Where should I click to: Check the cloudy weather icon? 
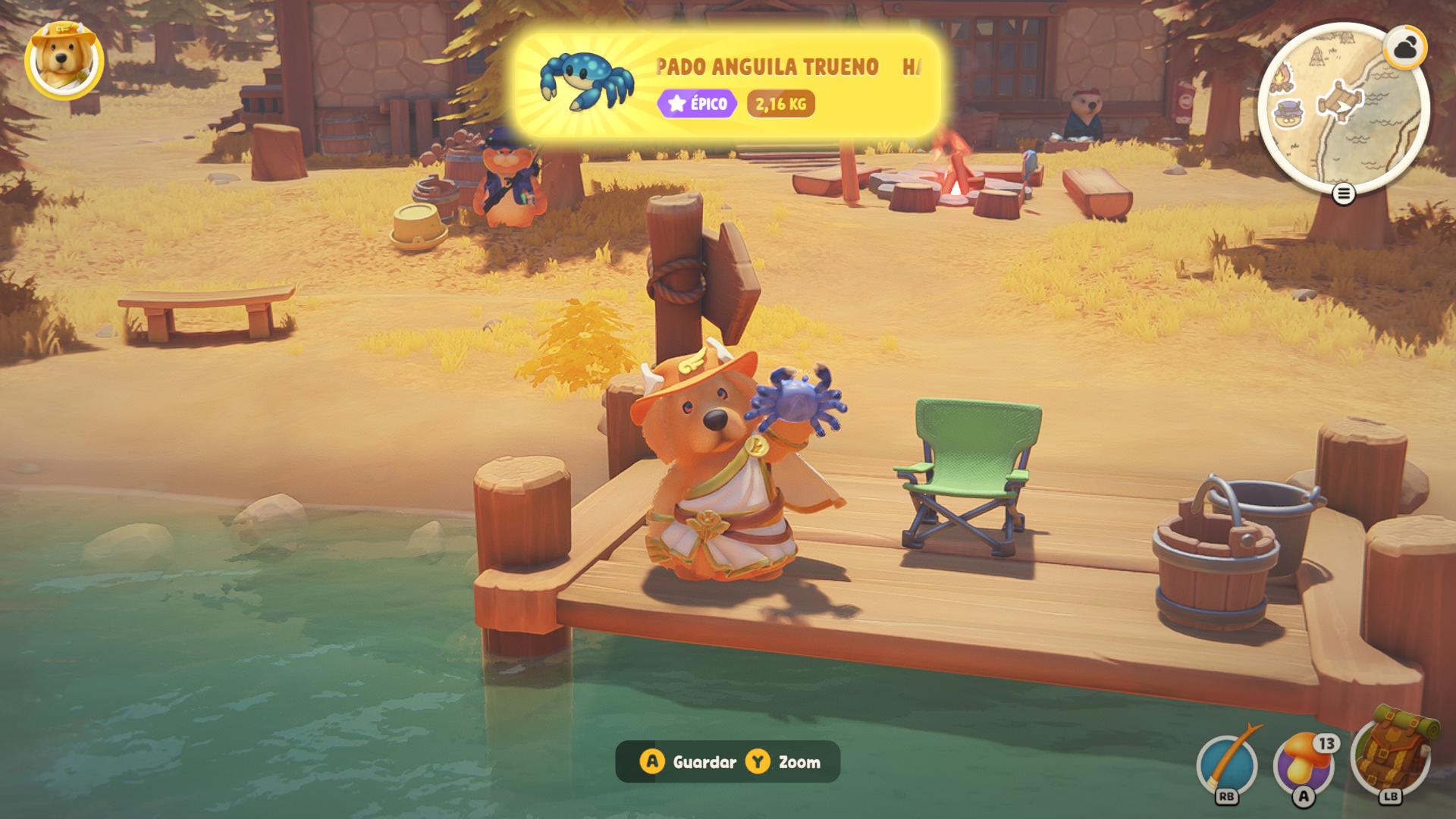[x=1405, y=49]
